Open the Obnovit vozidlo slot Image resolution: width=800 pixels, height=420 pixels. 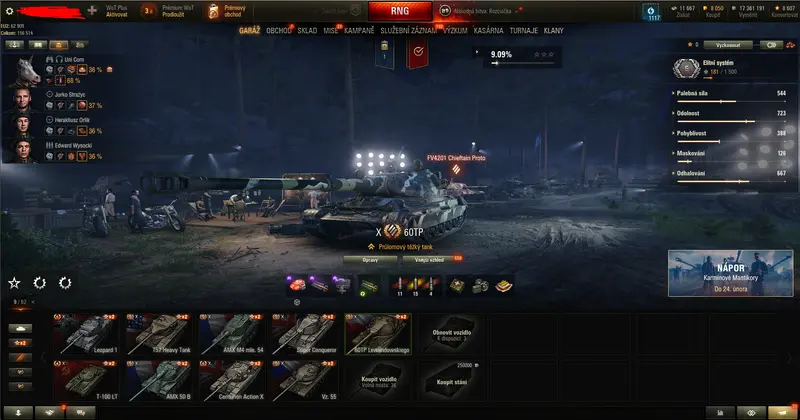(450, 335)
